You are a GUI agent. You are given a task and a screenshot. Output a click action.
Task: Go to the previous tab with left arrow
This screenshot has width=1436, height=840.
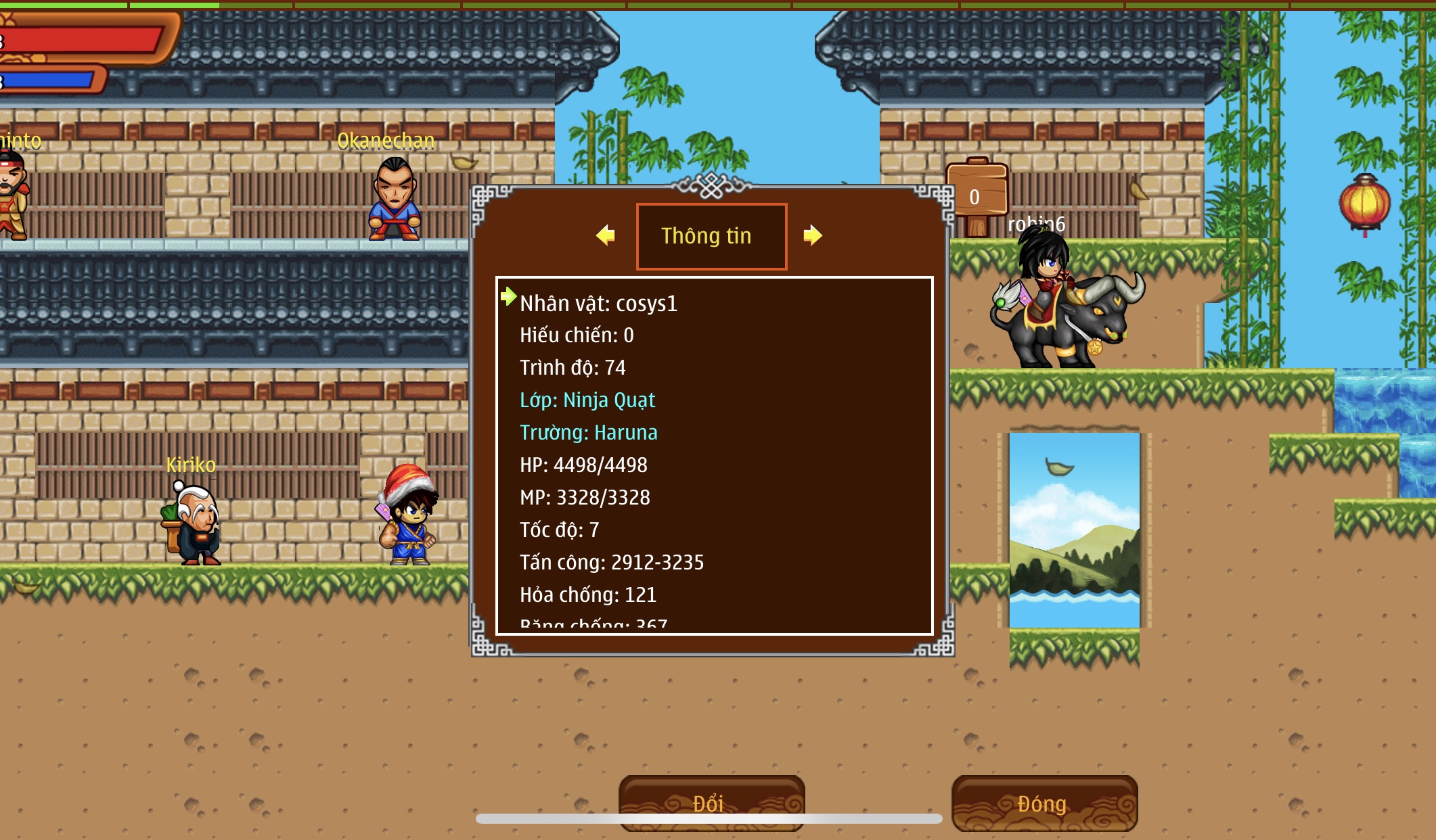(606, 235)
